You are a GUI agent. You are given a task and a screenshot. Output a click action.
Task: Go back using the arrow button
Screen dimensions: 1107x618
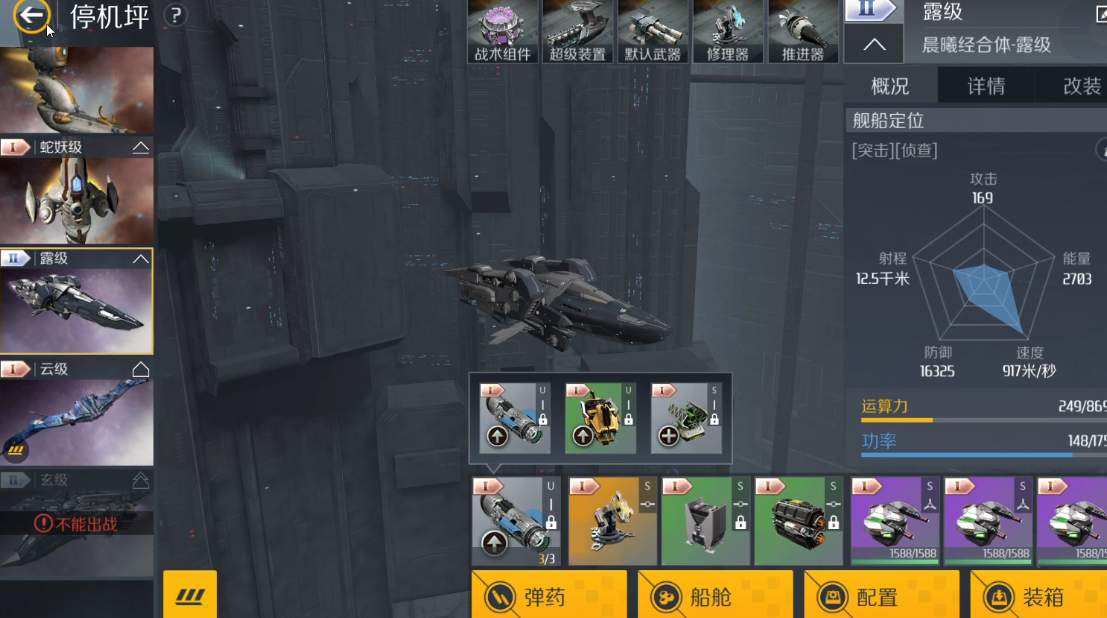coord(33,16)
